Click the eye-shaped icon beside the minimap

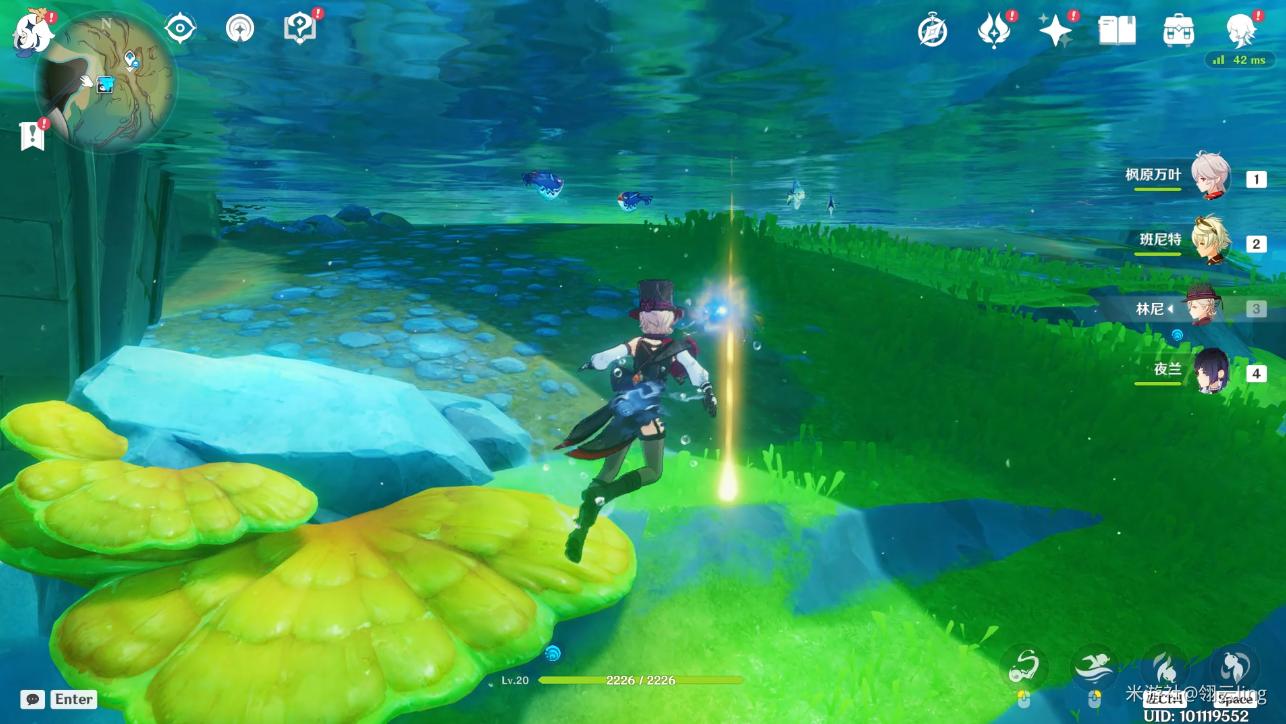[x=180, y=29]
